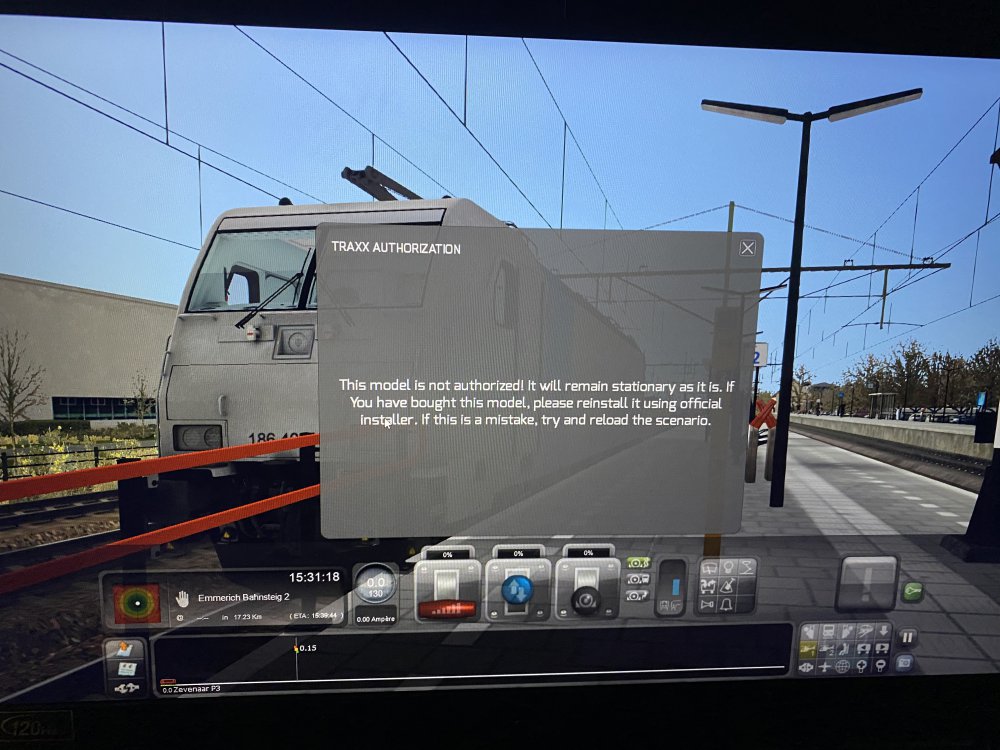This screenshot has height=750, width=1000.
Task: Select the green highlighted camera view button
Action: coord(637,563)
